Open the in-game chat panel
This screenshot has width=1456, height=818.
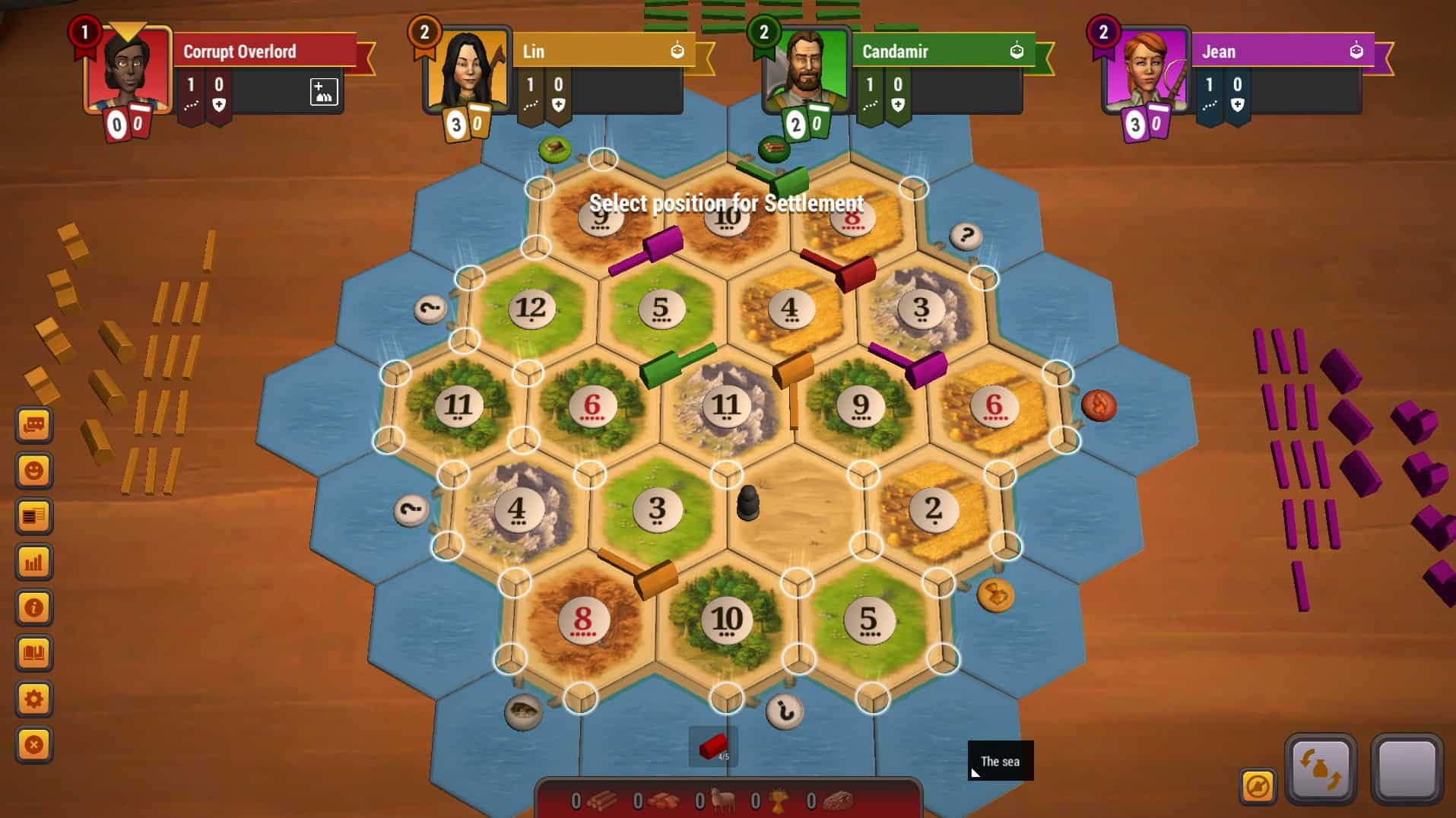click(x=34, y=425)
